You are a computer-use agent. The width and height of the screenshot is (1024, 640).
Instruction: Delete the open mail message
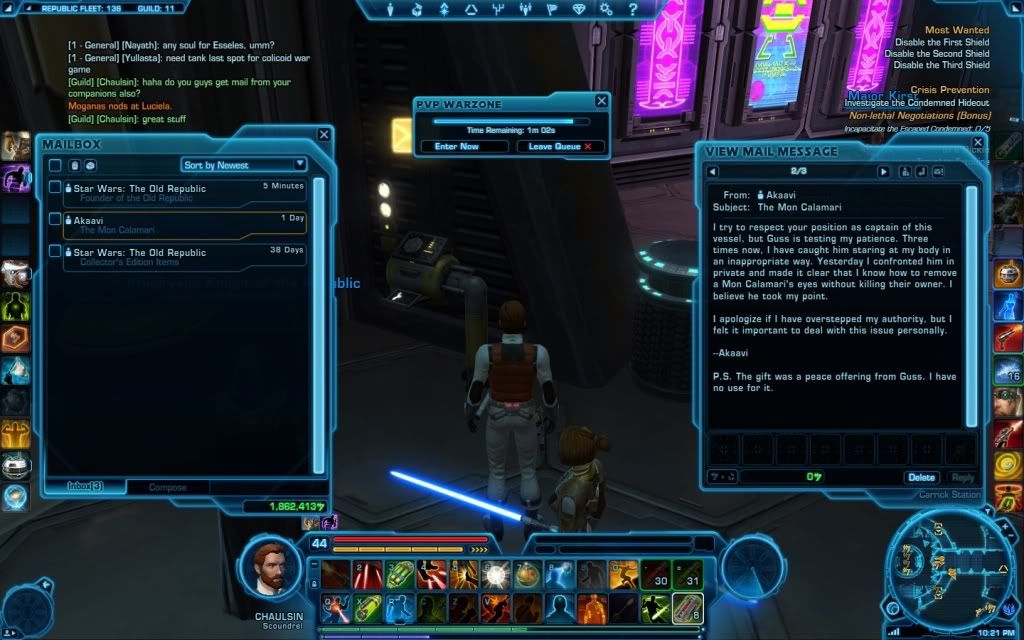click(921, 477)
